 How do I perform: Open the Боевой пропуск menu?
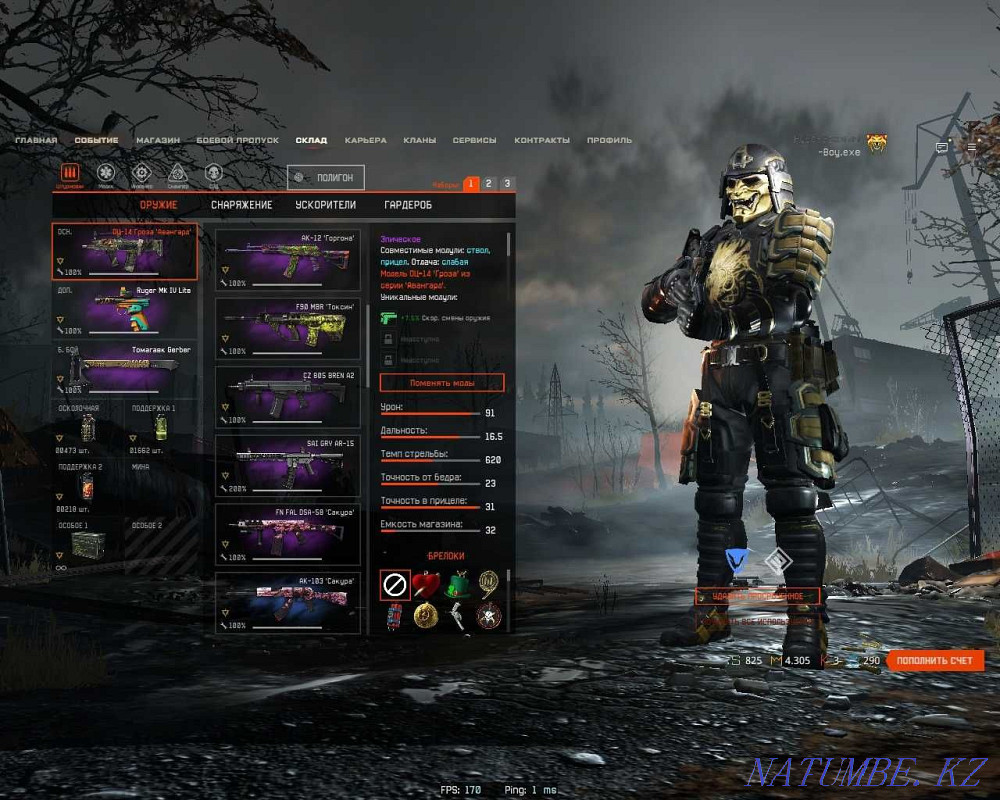pyautogui.click(x=237, y=141)
